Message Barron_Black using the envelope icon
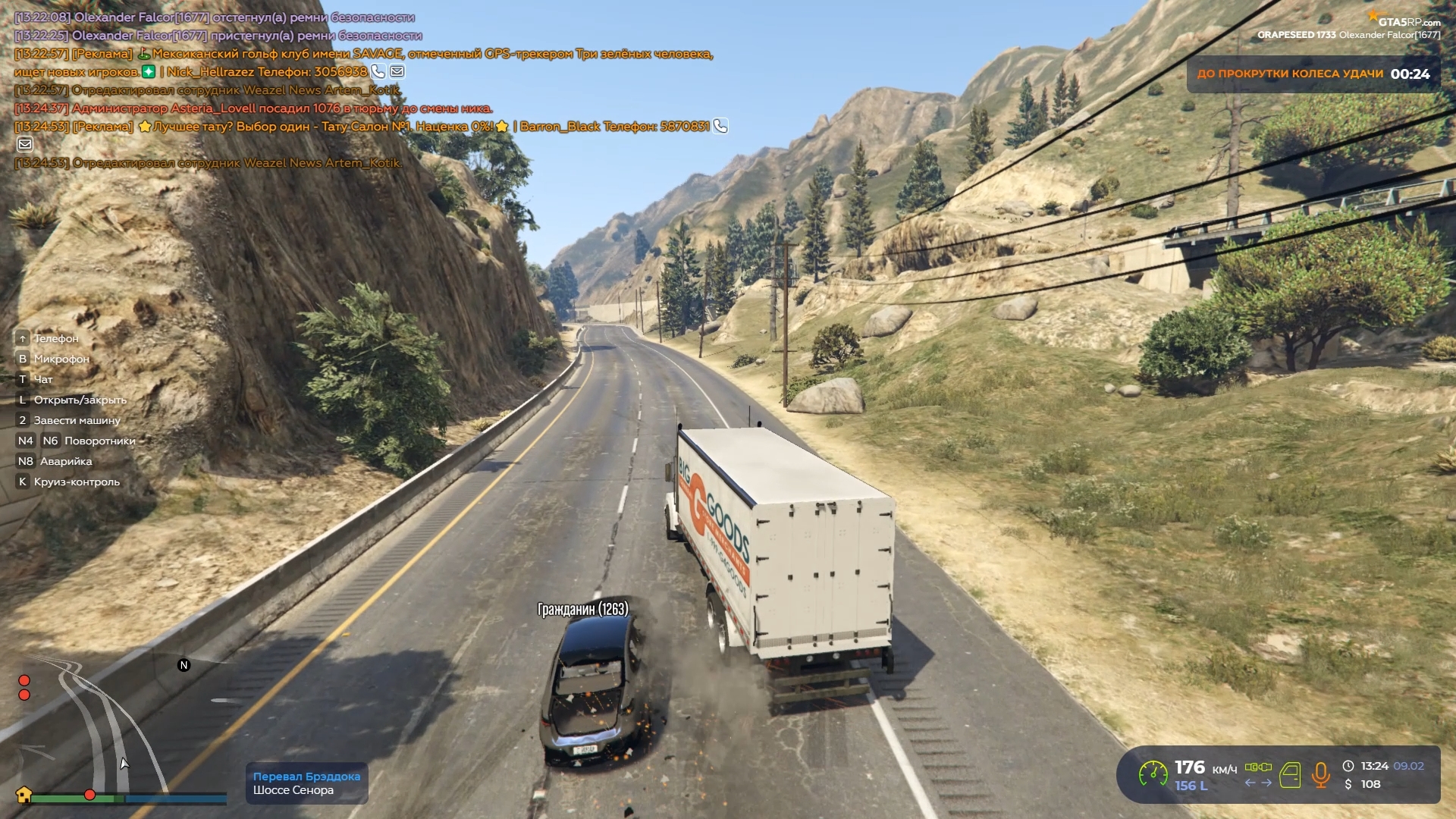Screen dimensions: 1456x819 [25, 144]
